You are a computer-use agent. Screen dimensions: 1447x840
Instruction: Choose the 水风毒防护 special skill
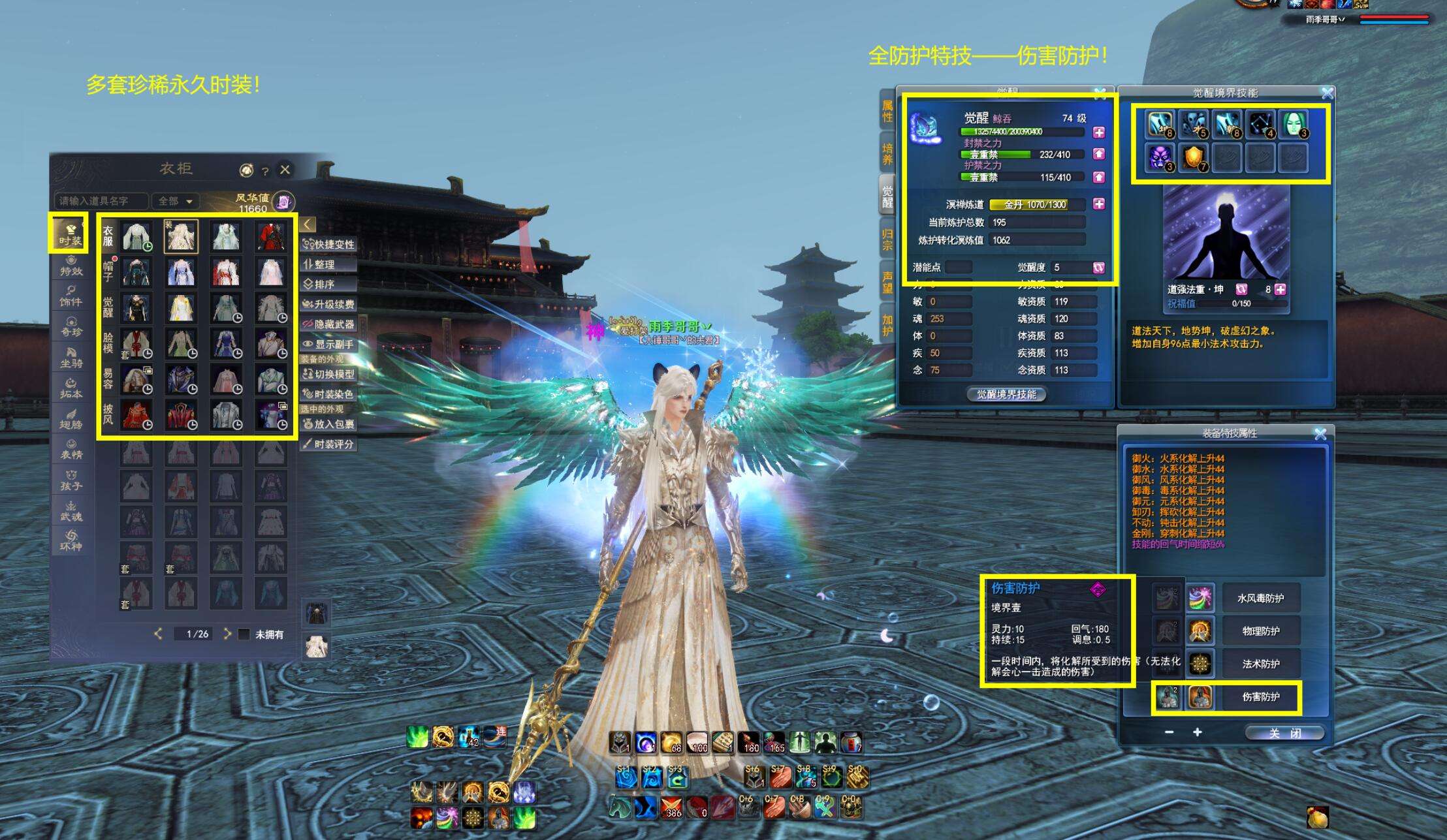tap(1260, 598)
